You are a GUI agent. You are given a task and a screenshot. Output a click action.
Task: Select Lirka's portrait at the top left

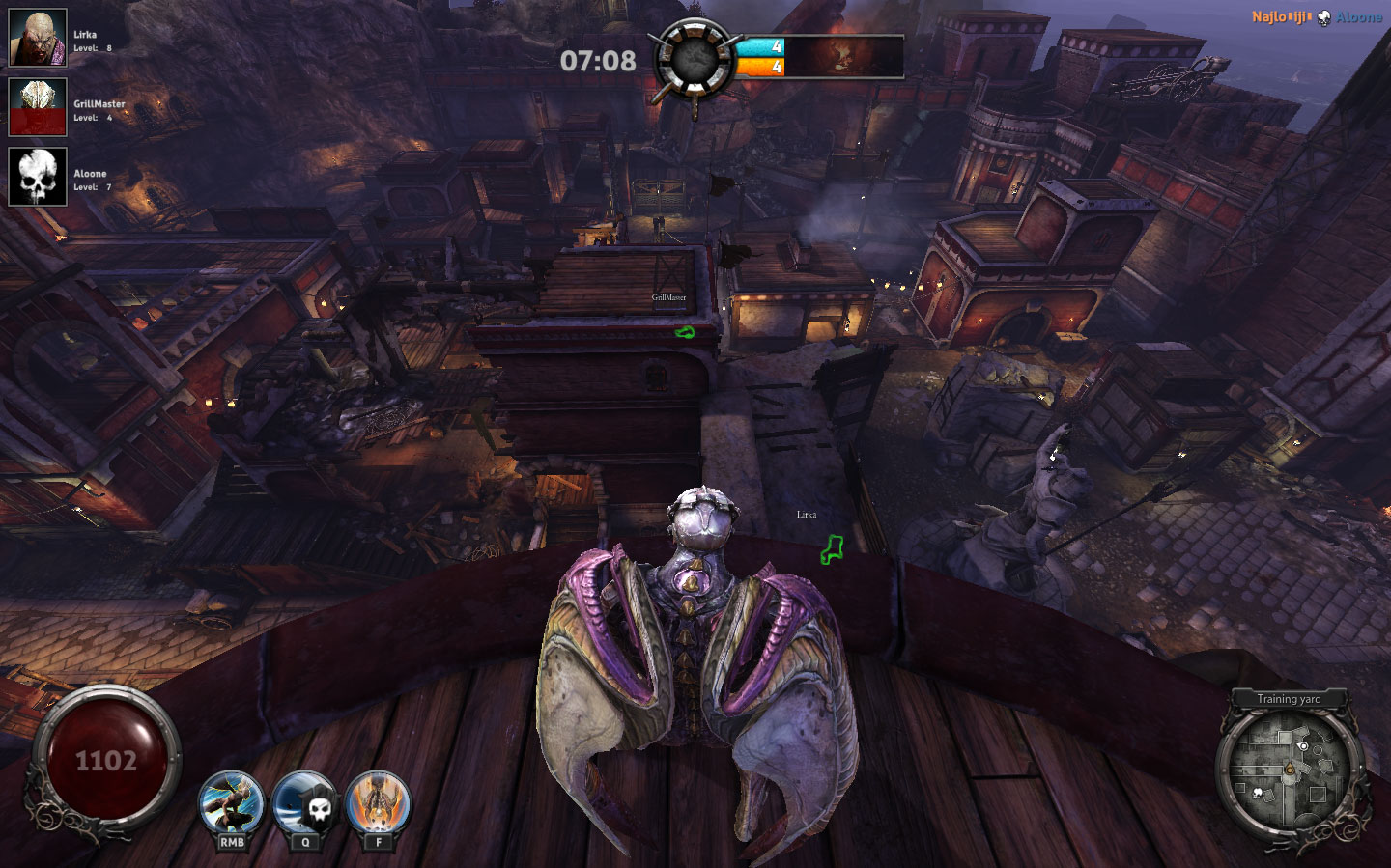pos(37,40)
